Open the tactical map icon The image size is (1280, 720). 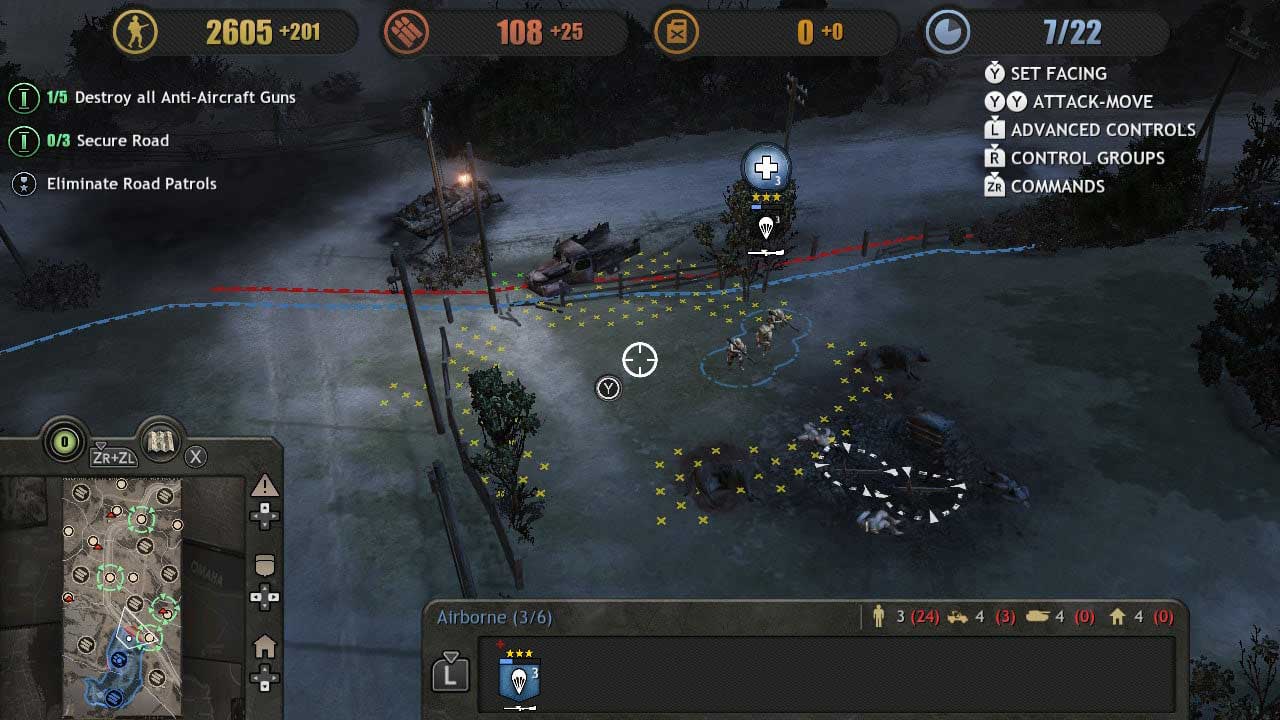[x=160, y=442]
